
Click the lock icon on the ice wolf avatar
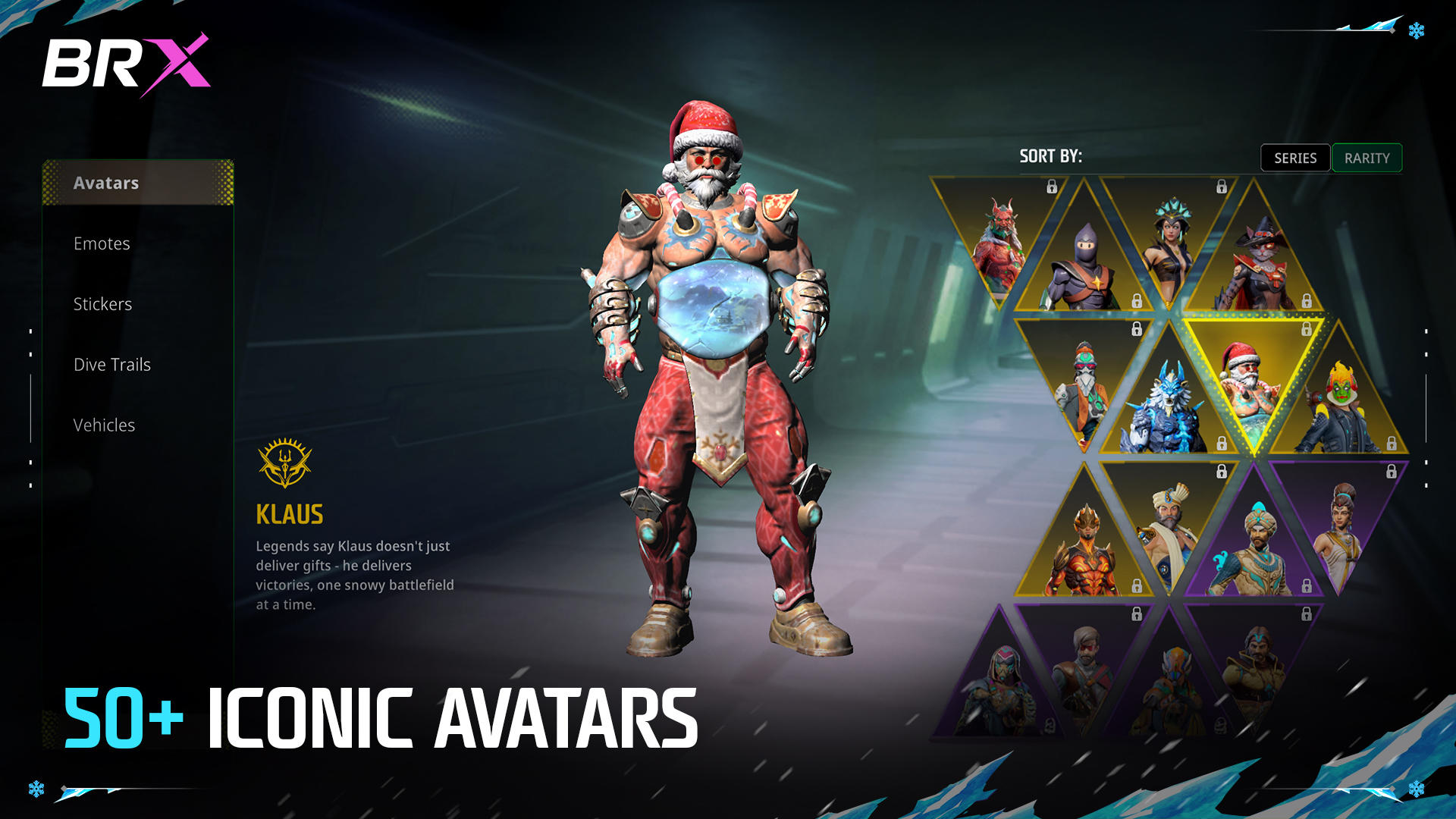(1222, 444)
